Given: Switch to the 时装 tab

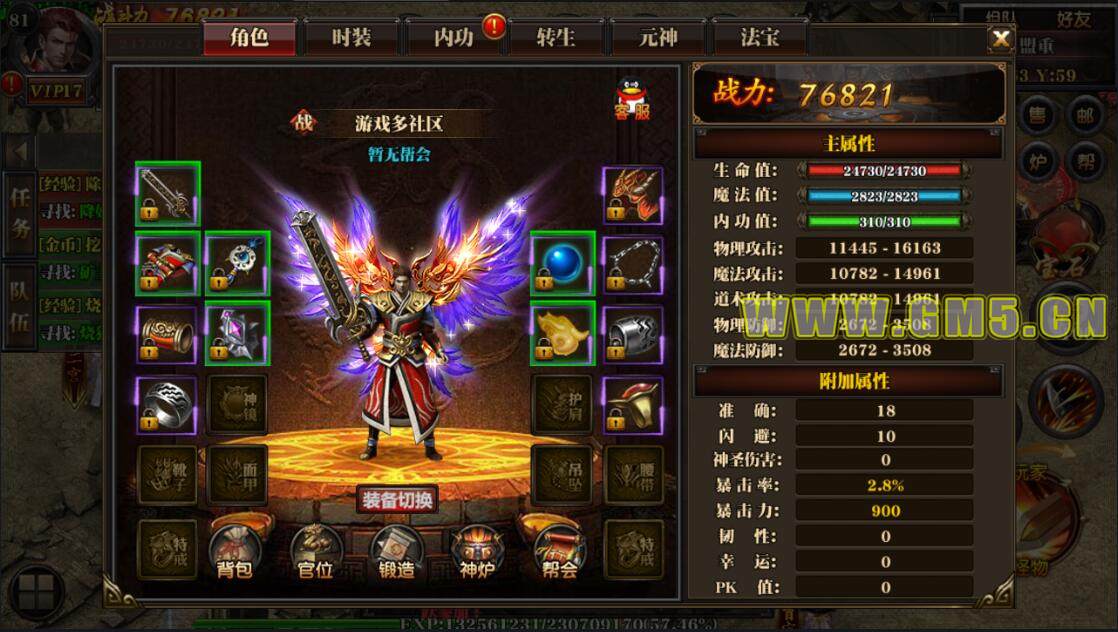Looking at the screenshot, I should pyautogui.click(x=351, y=38).
